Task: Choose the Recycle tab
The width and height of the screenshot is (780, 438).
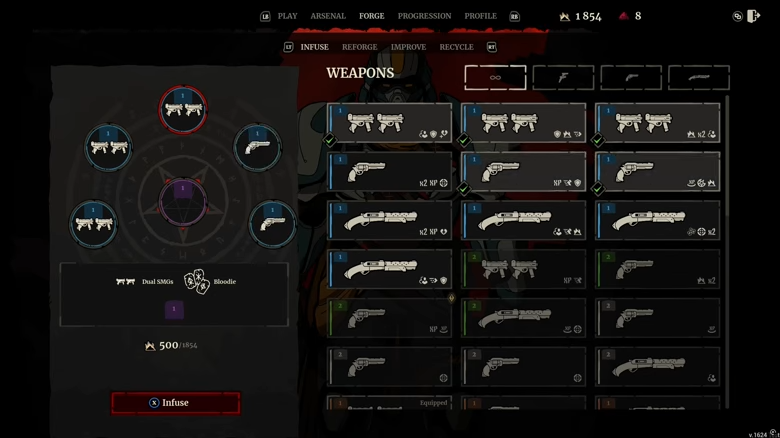Action: pyautogui.click(x=456, y=47)
